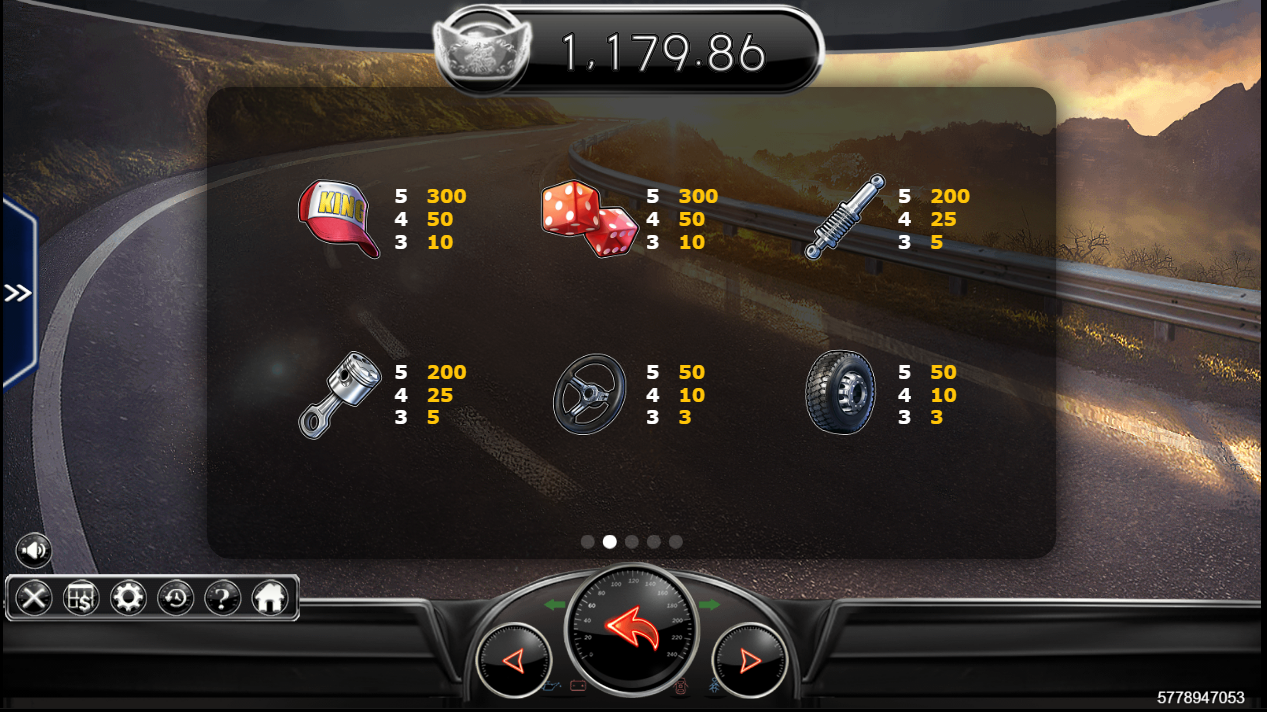Close the menu bar with the X icon

tap(34, 598)
